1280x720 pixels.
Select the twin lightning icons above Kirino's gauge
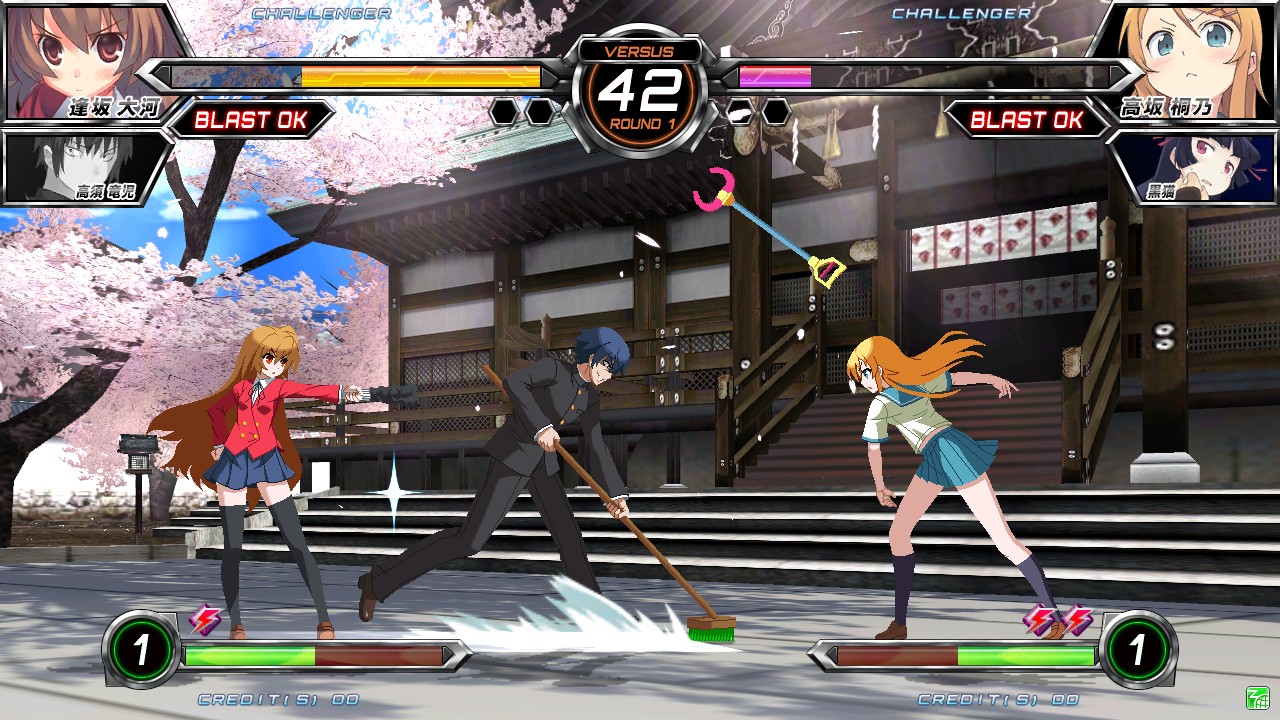click(x=1055, y=622)
